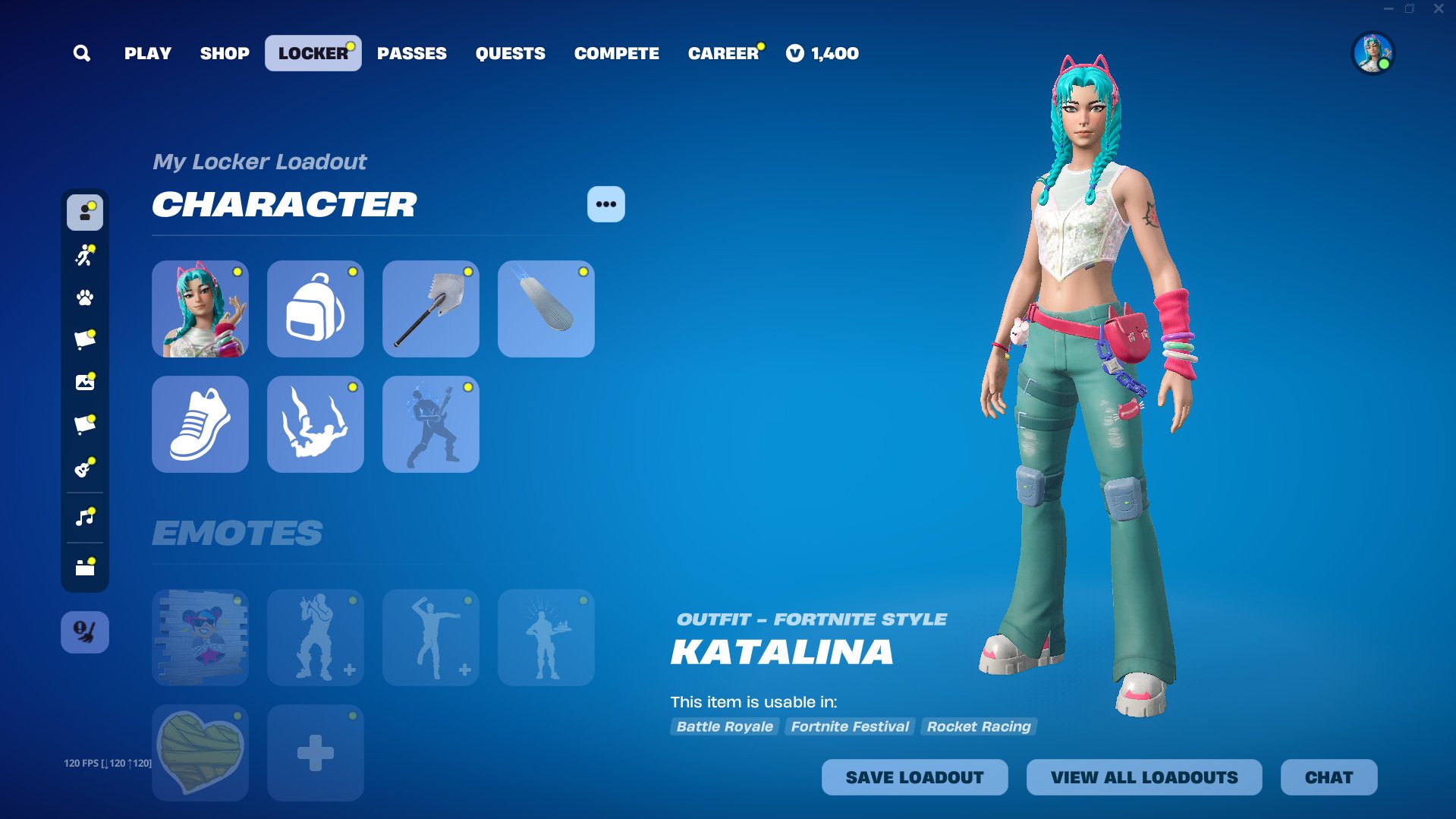The width and height of the screenshot is (1456, 819).
Task: Open the search magnifier at top left
Action: point(82,53)
